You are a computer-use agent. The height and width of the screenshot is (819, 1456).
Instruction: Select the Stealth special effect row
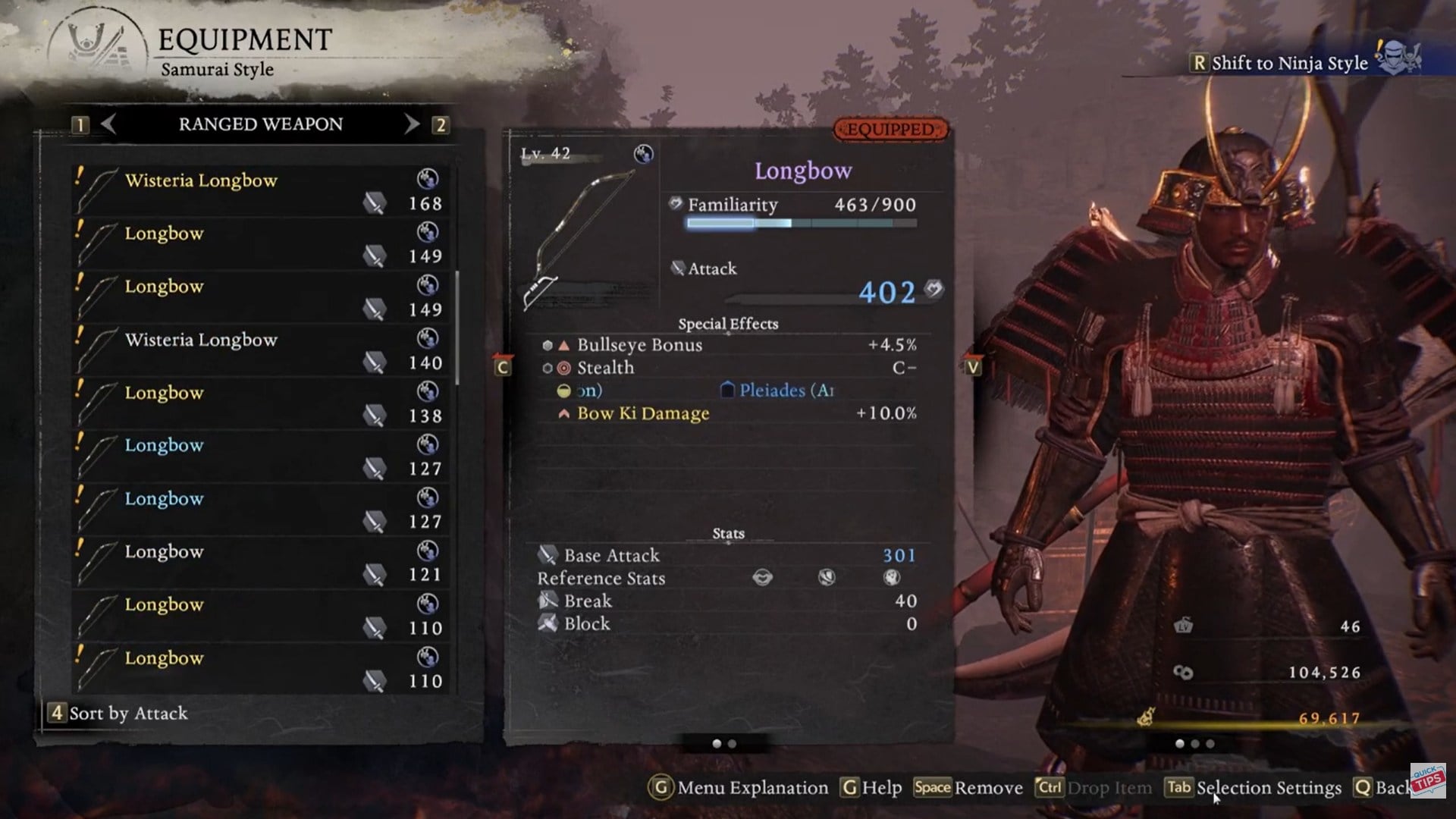click(x=728, y=368)
